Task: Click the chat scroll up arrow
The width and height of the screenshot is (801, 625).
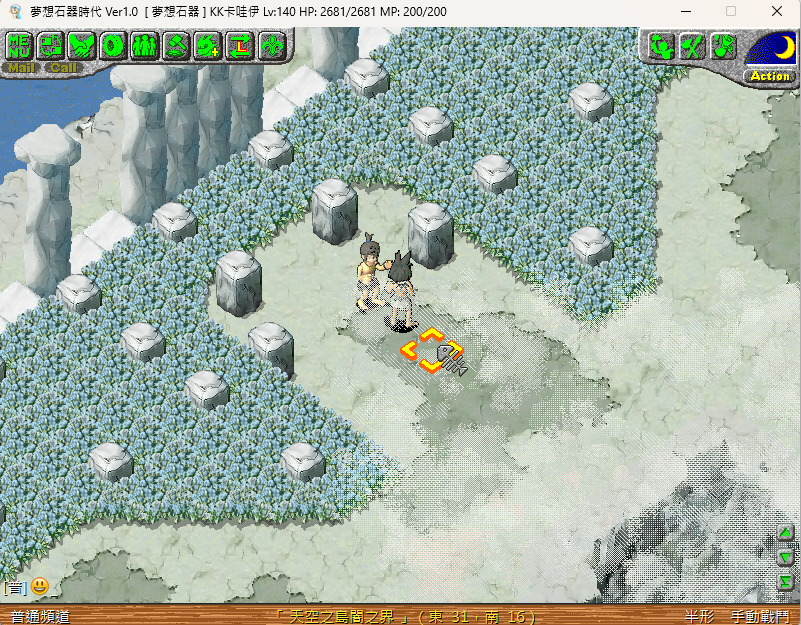Action: [x=786, y=534]
